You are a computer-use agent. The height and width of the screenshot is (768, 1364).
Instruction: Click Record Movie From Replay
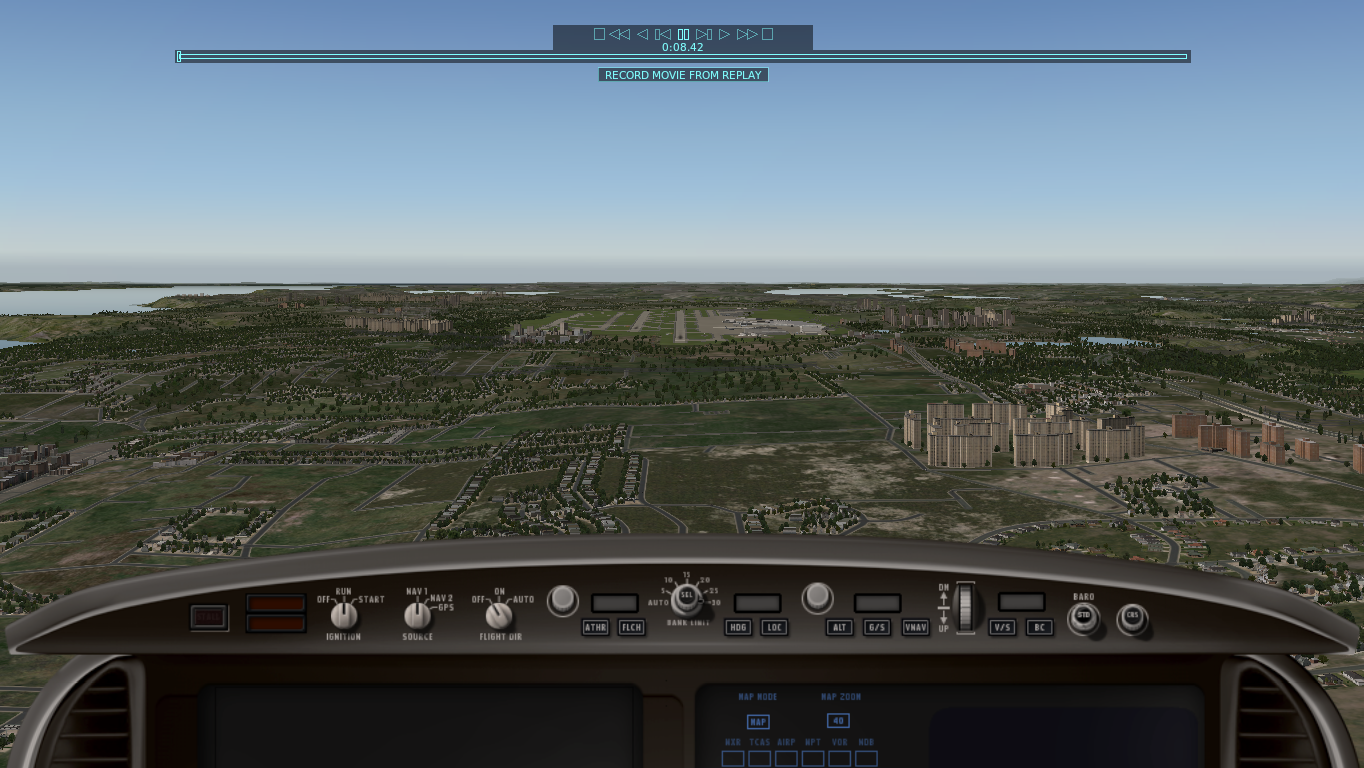tap(683, 75)
